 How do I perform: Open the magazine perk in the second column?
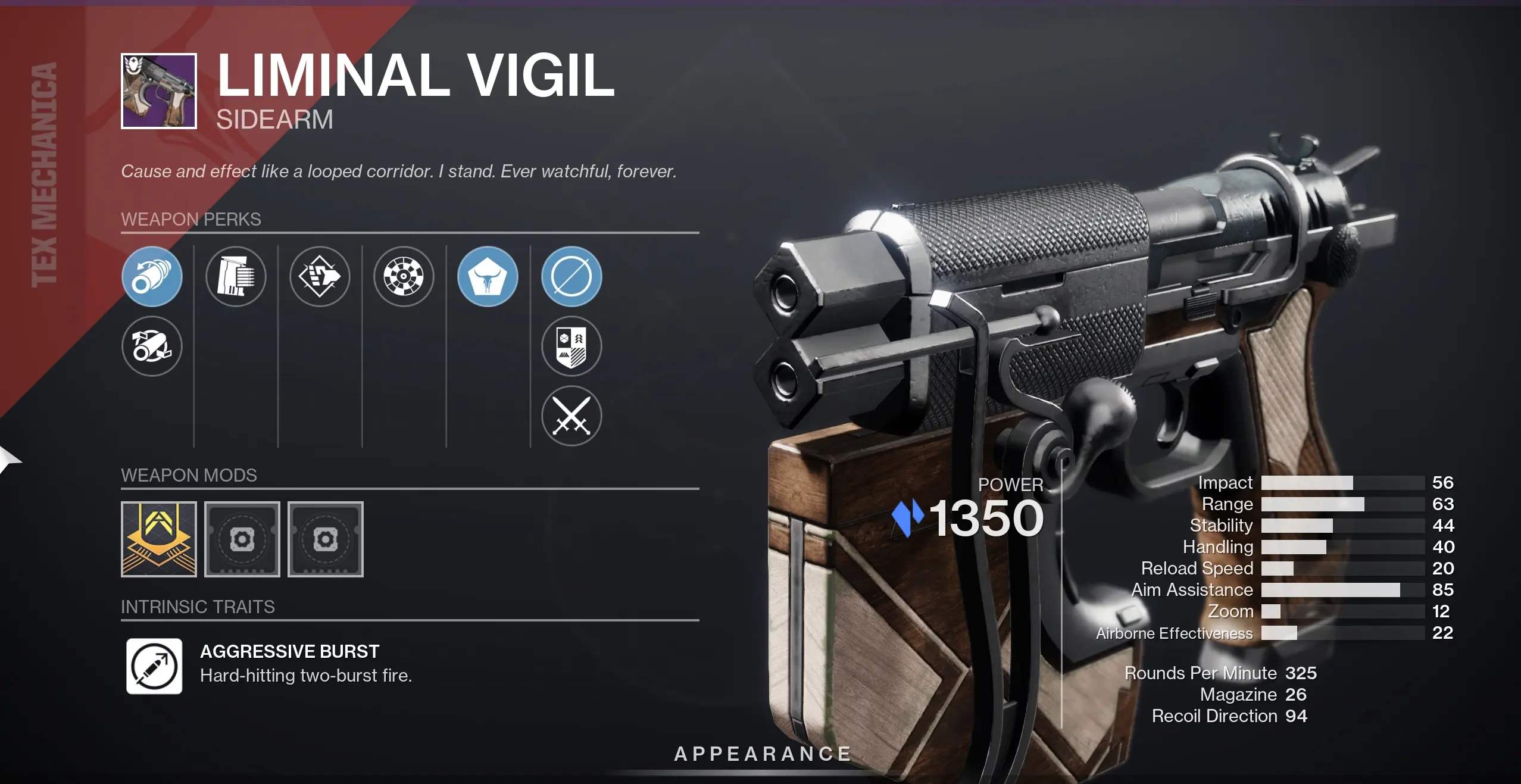pyautogui.click(x=236, y=277)
